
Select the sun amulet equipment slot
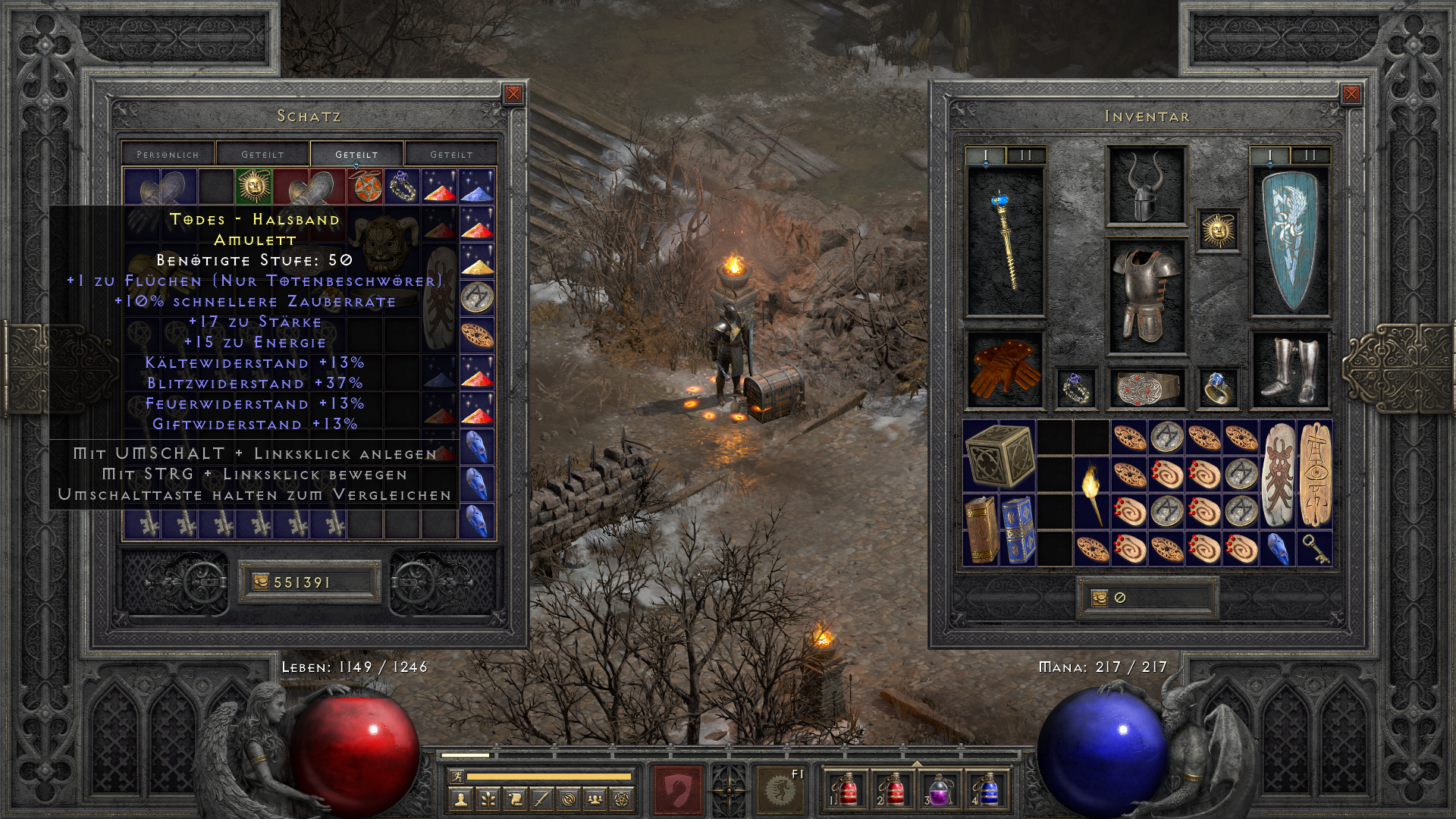pos(1219,229)
